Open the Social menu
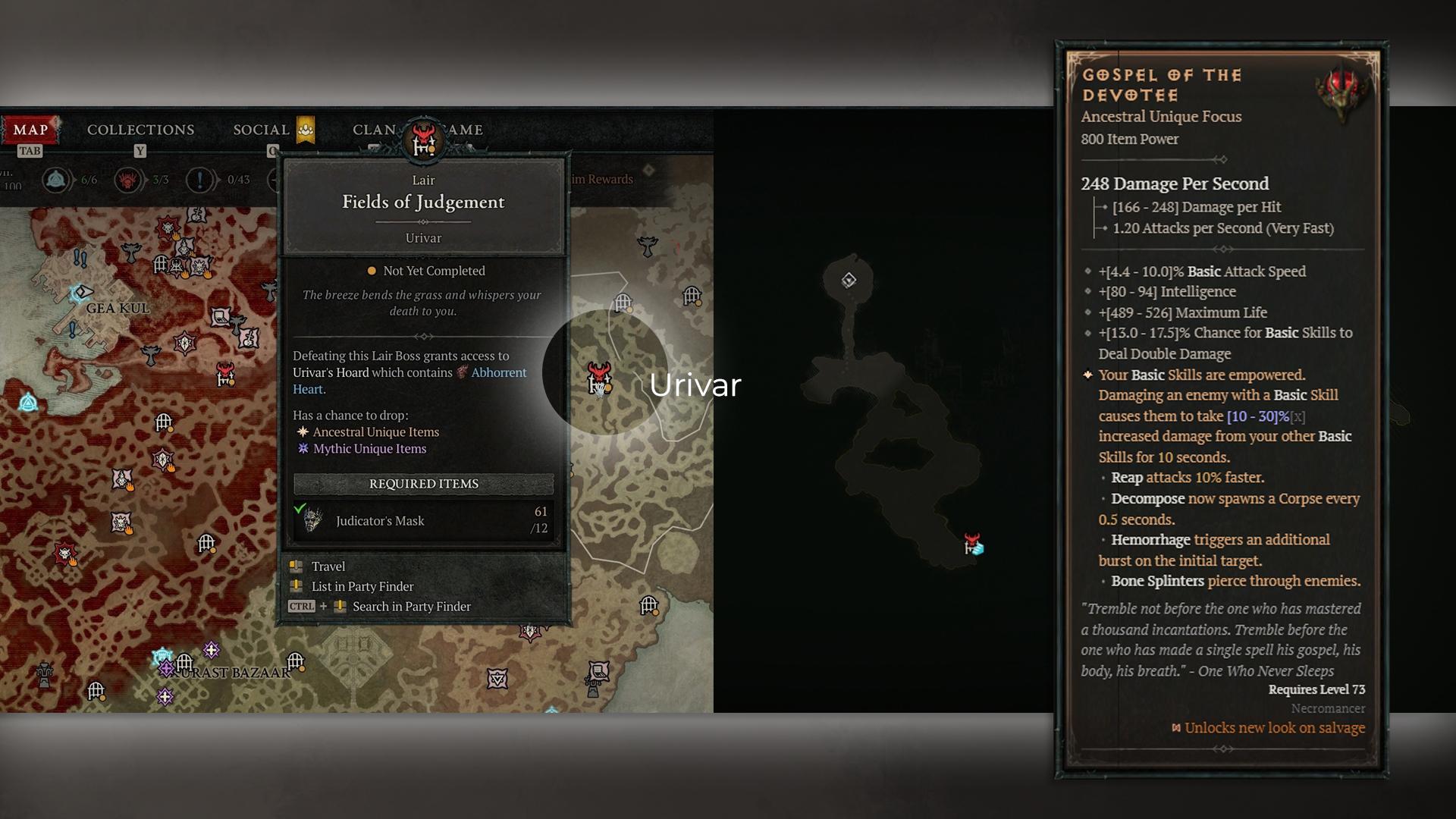1456x819 pixels. (x=261, y=130)
